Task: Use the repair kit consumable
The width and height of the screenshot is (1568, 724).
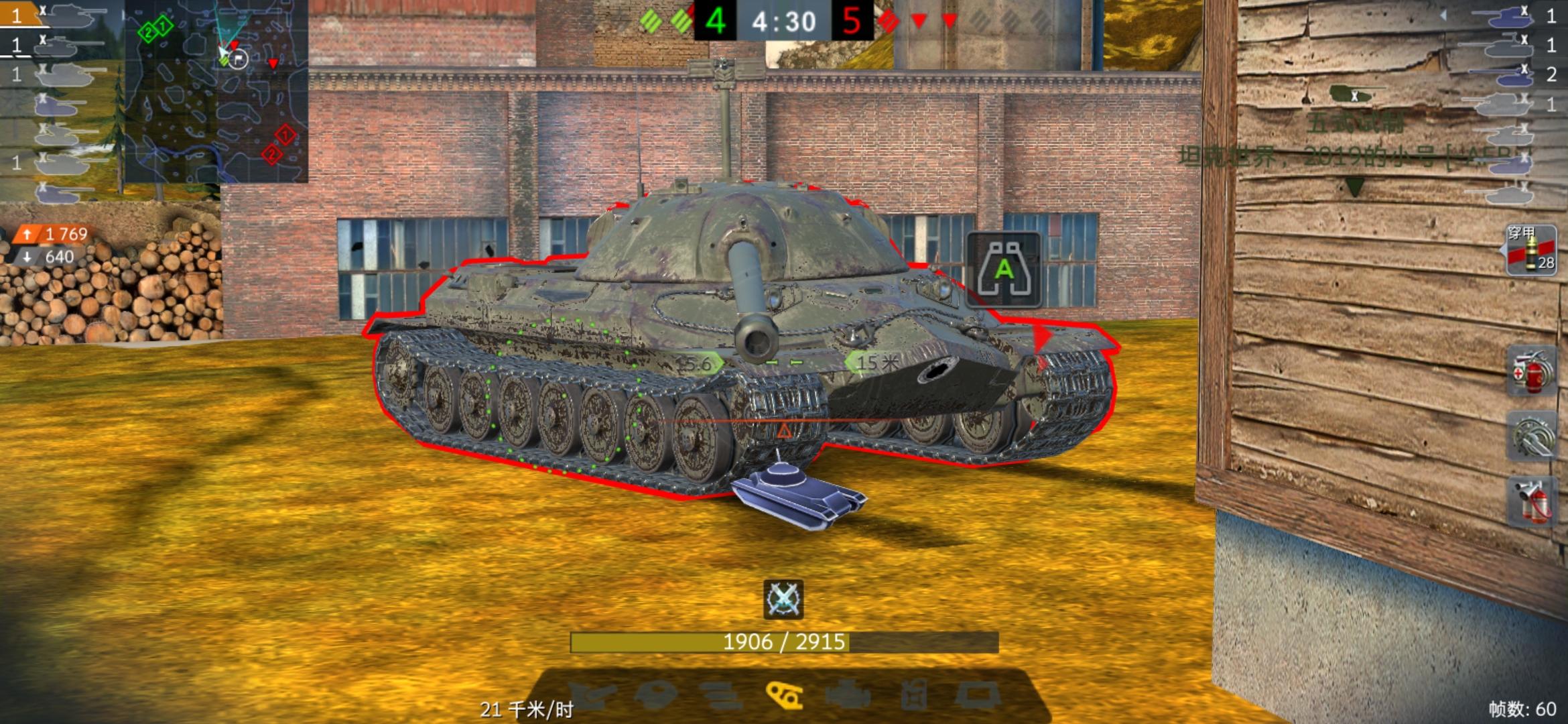Action: point(1533,436)
